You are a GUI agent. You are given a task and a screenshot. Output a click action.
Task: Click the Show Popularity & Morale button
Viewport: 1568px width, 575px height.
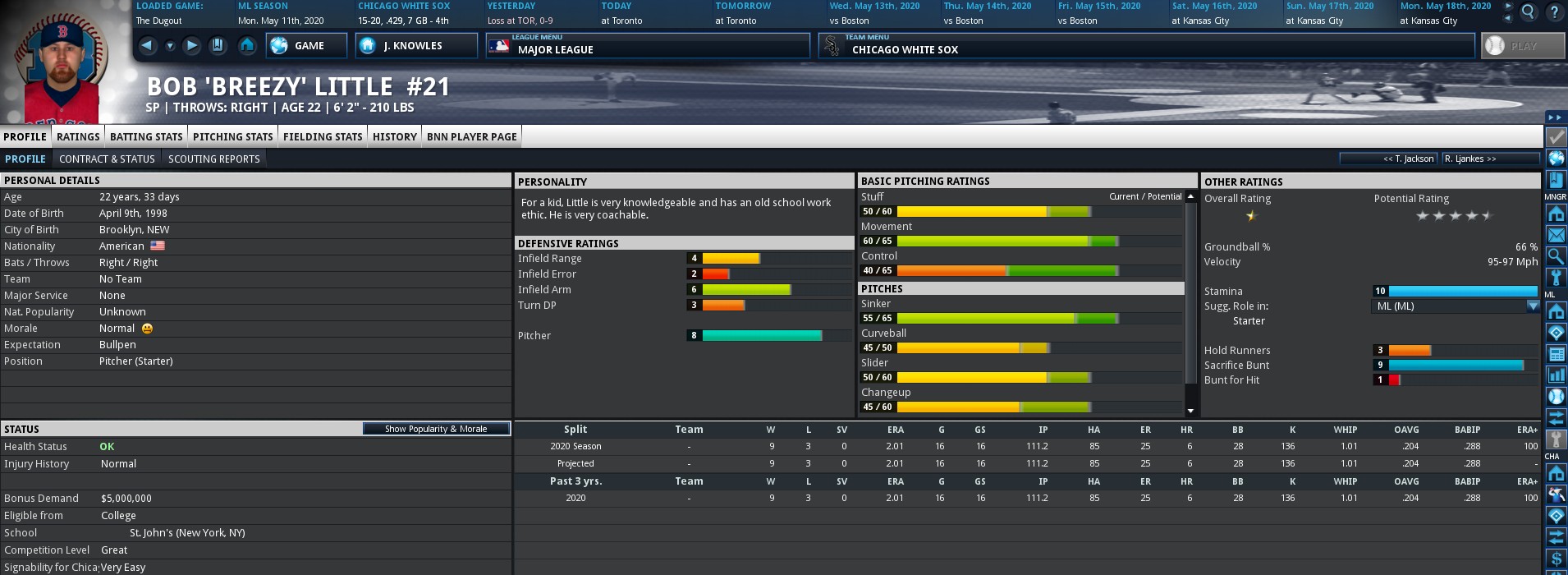[x=436, y=429]
